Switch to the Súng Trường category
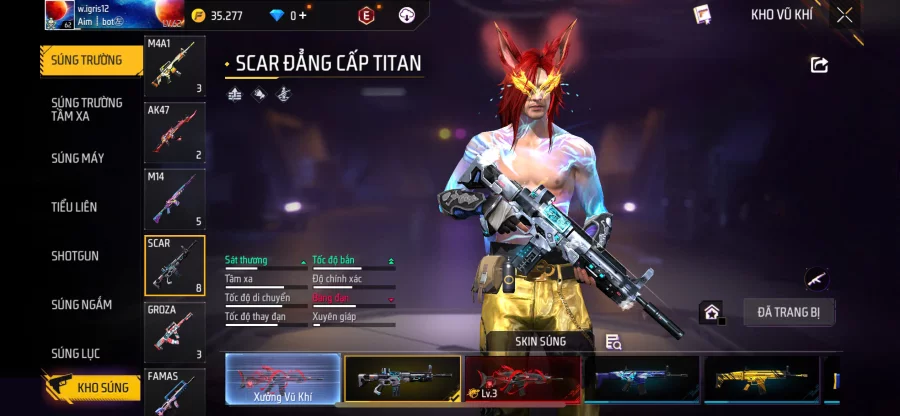Viewport: 900px width, 416px height. (88, 60)
